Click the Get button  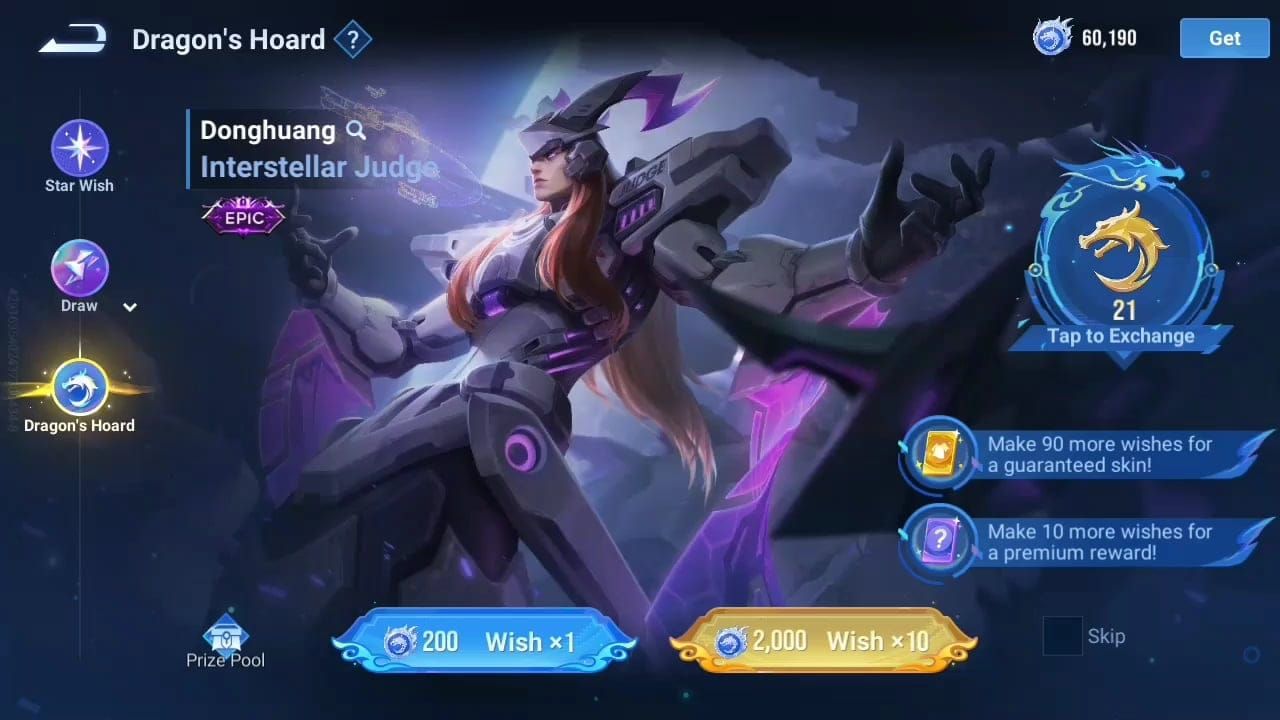tap(1223, 38)
